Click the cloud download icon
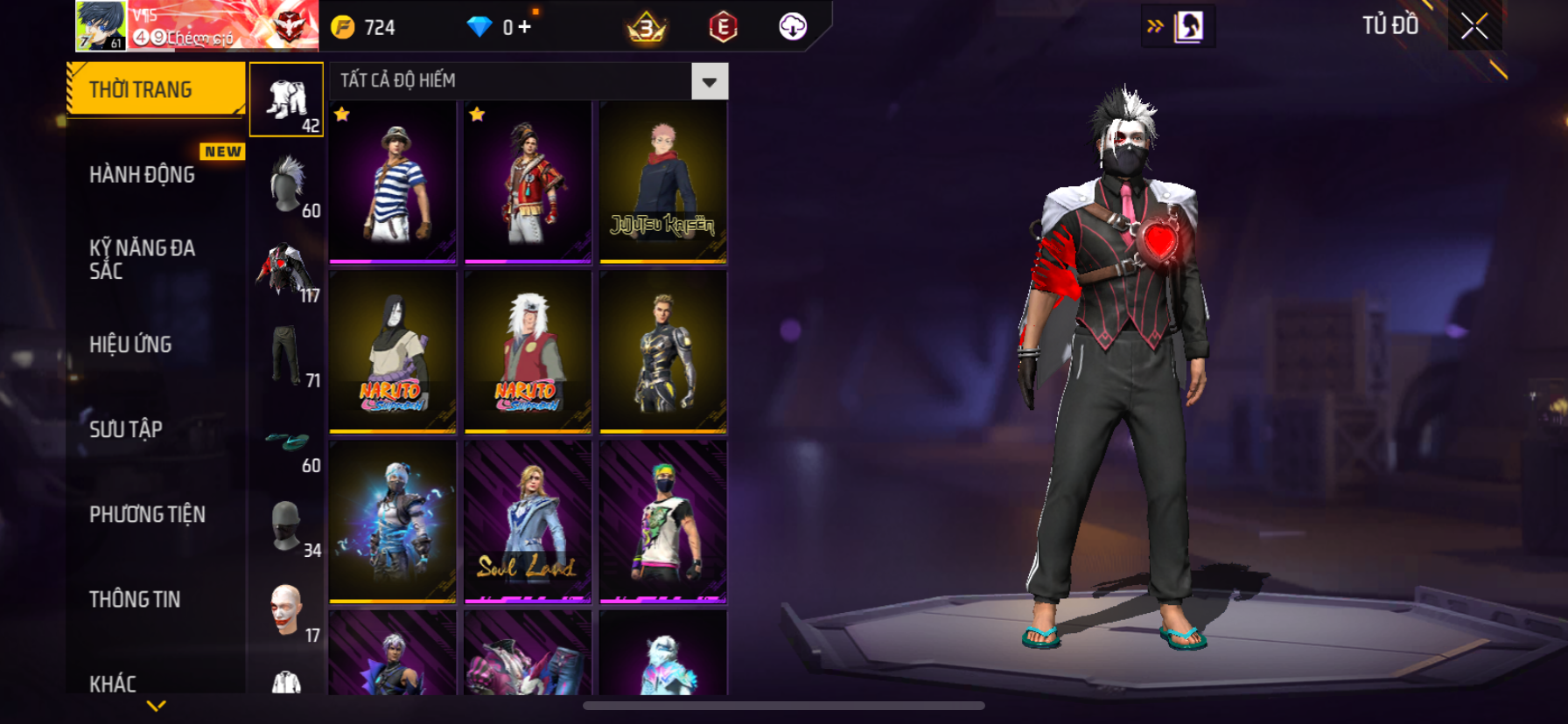1568x724 pixels. [793, 27]
